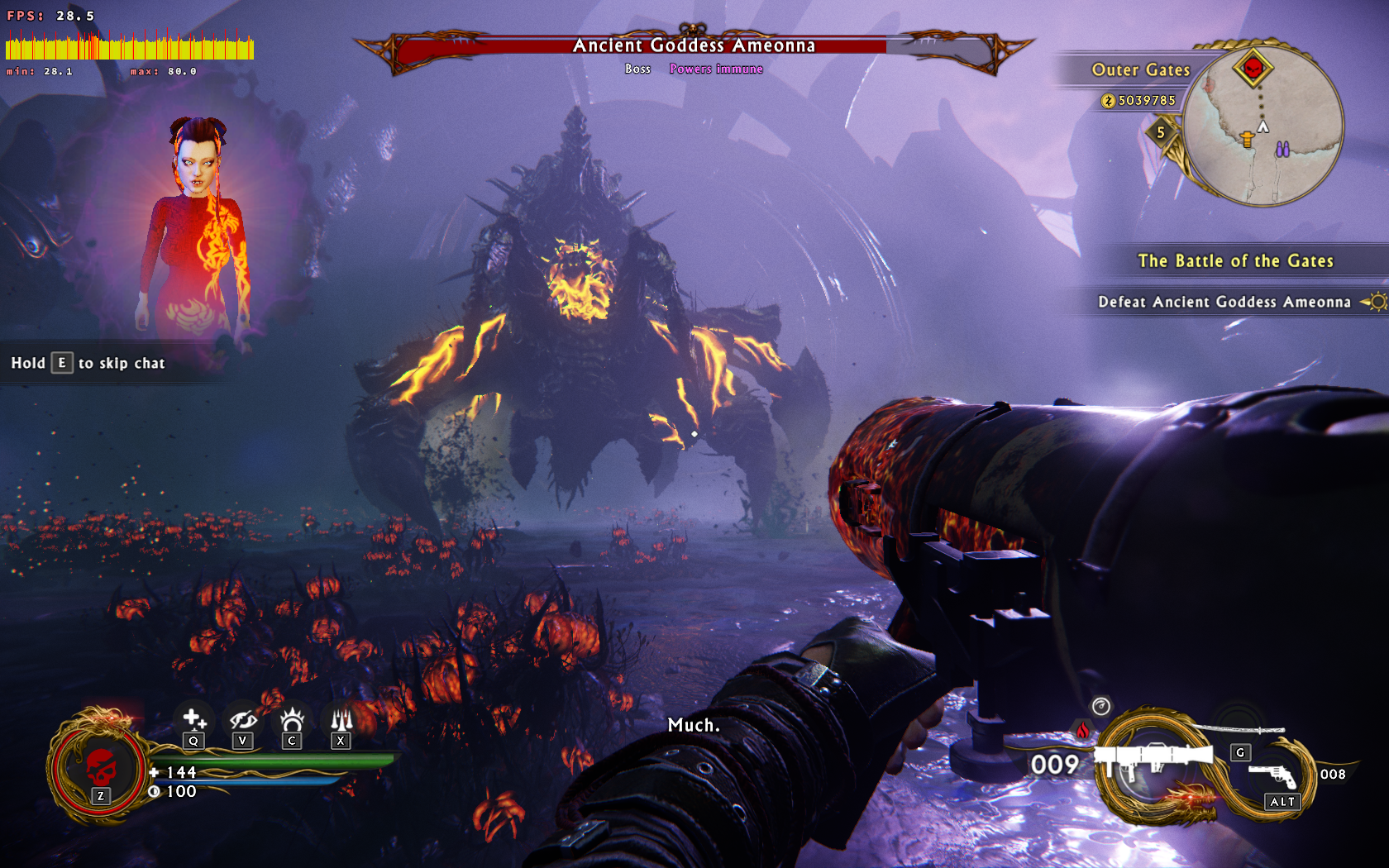Activate the crossed-out eye vanish ability
The width and height of the screenshot is (1389, 868).
click(x=242, y=719)
